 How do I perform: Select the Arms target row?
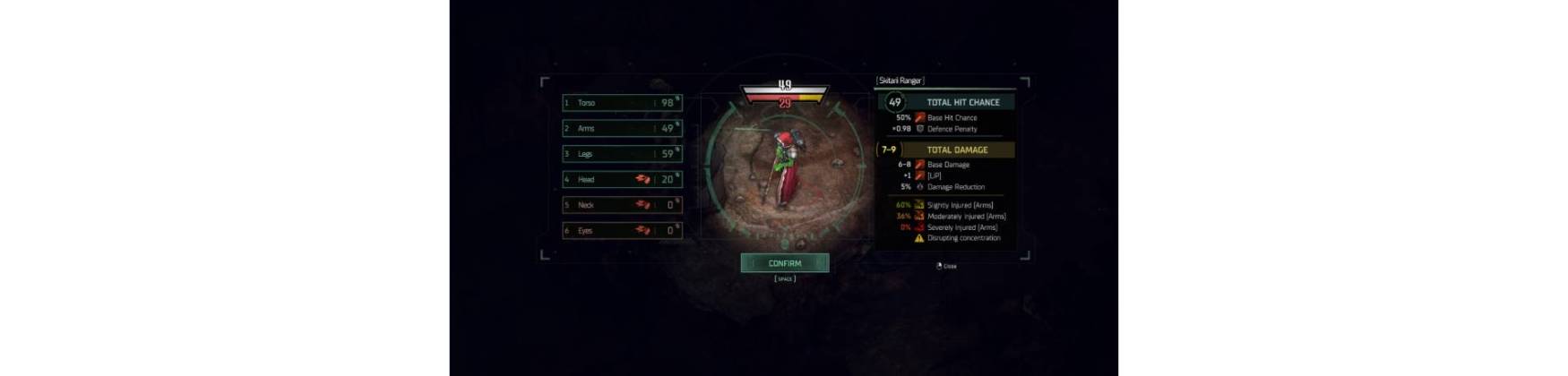tap(622, 129)
